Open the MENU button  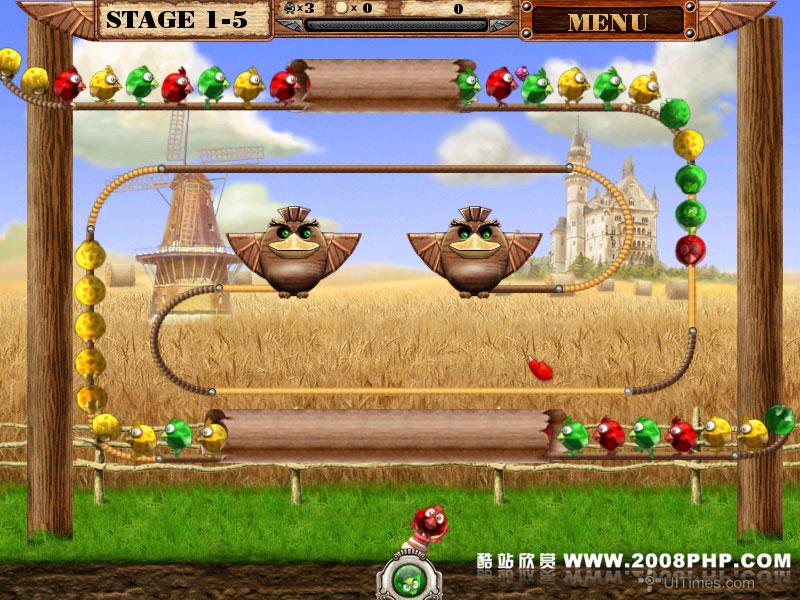point(608,20)
